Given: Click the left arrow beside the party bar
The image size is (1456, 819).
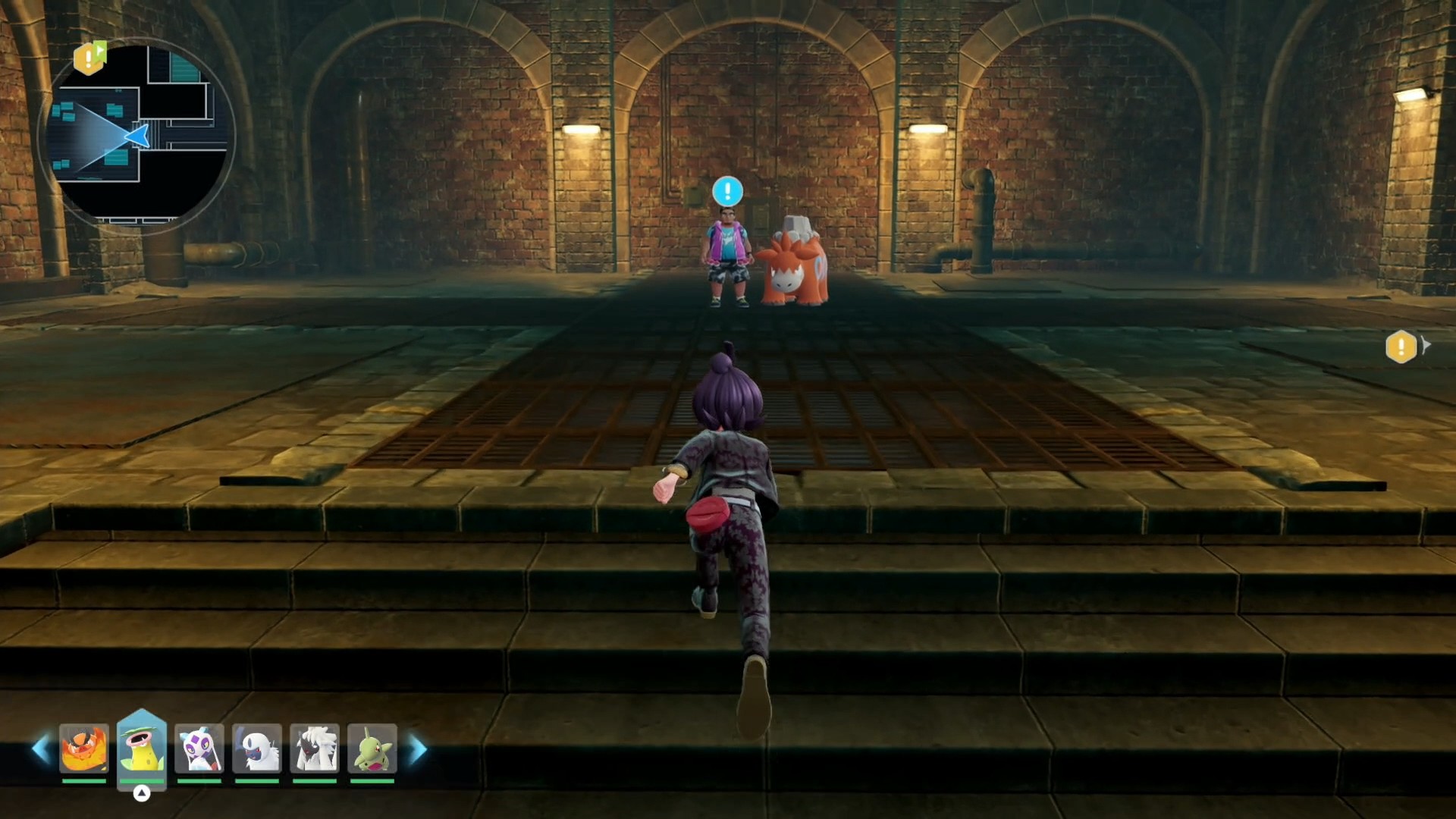Looking at the screenshot, I should tap(40, 749).
